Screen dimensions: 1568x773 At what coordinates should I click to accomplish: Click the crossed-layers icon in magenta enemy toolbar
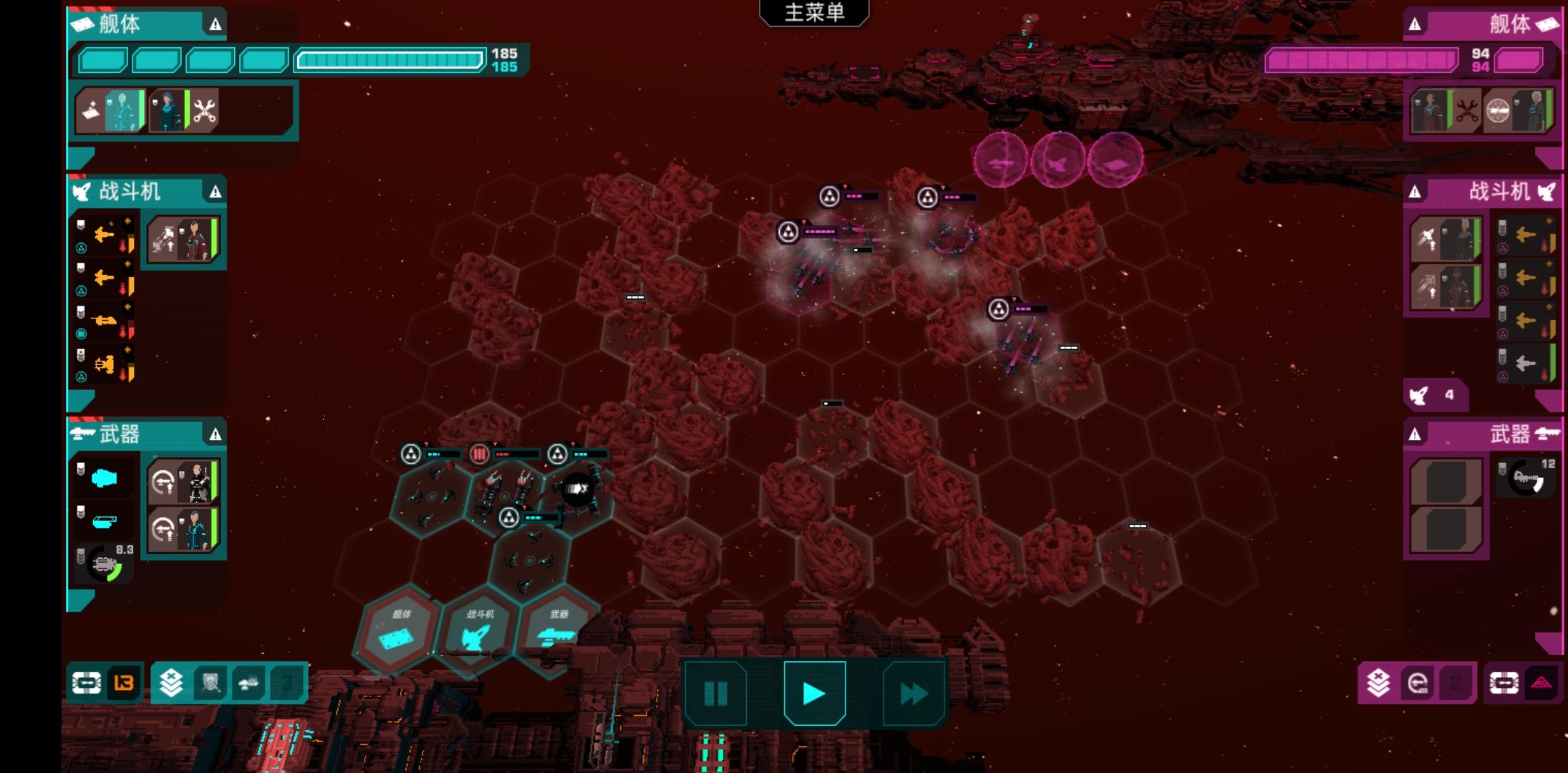point(1378,684)
